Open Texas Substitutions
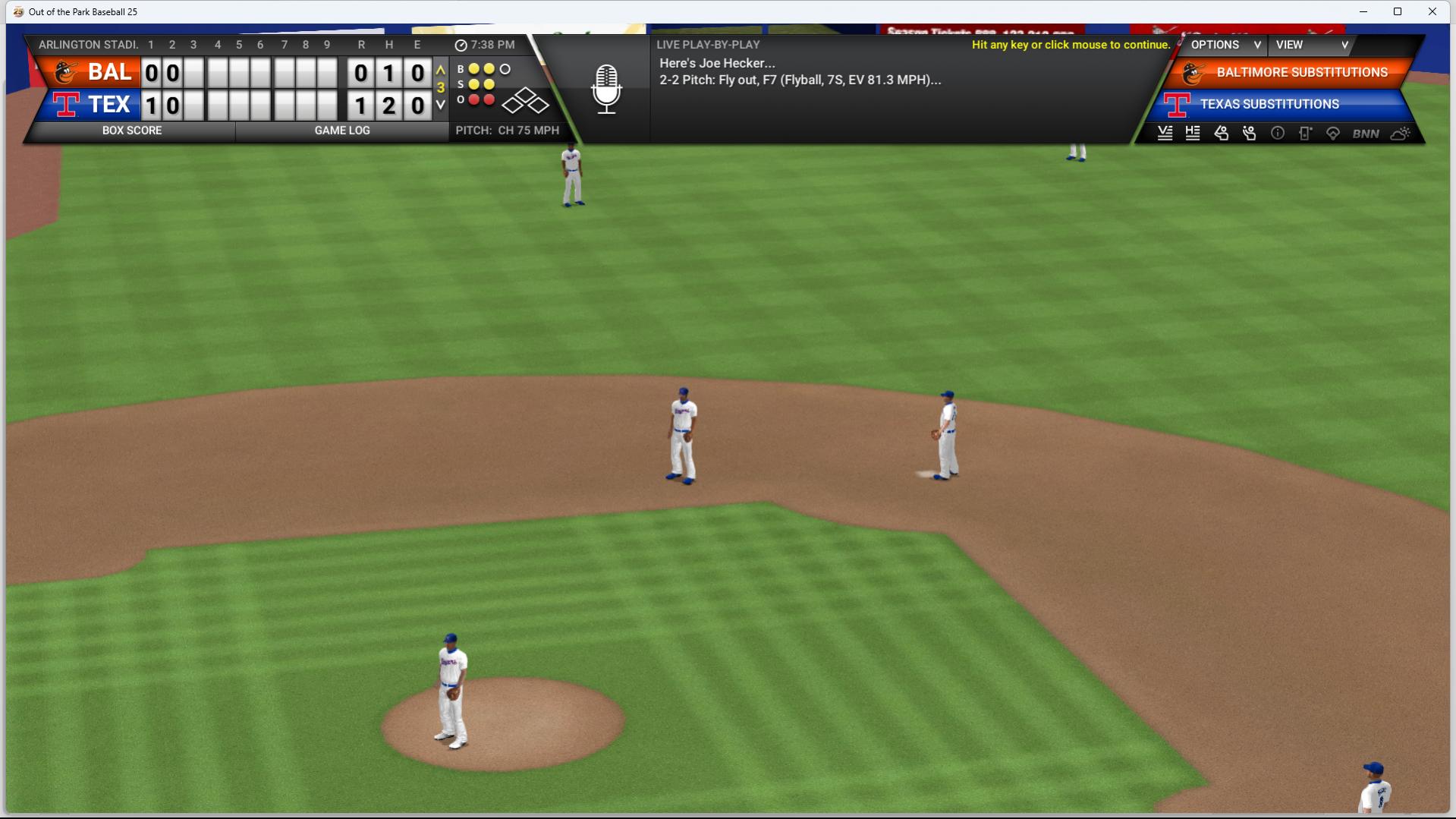 [1269, 105]
